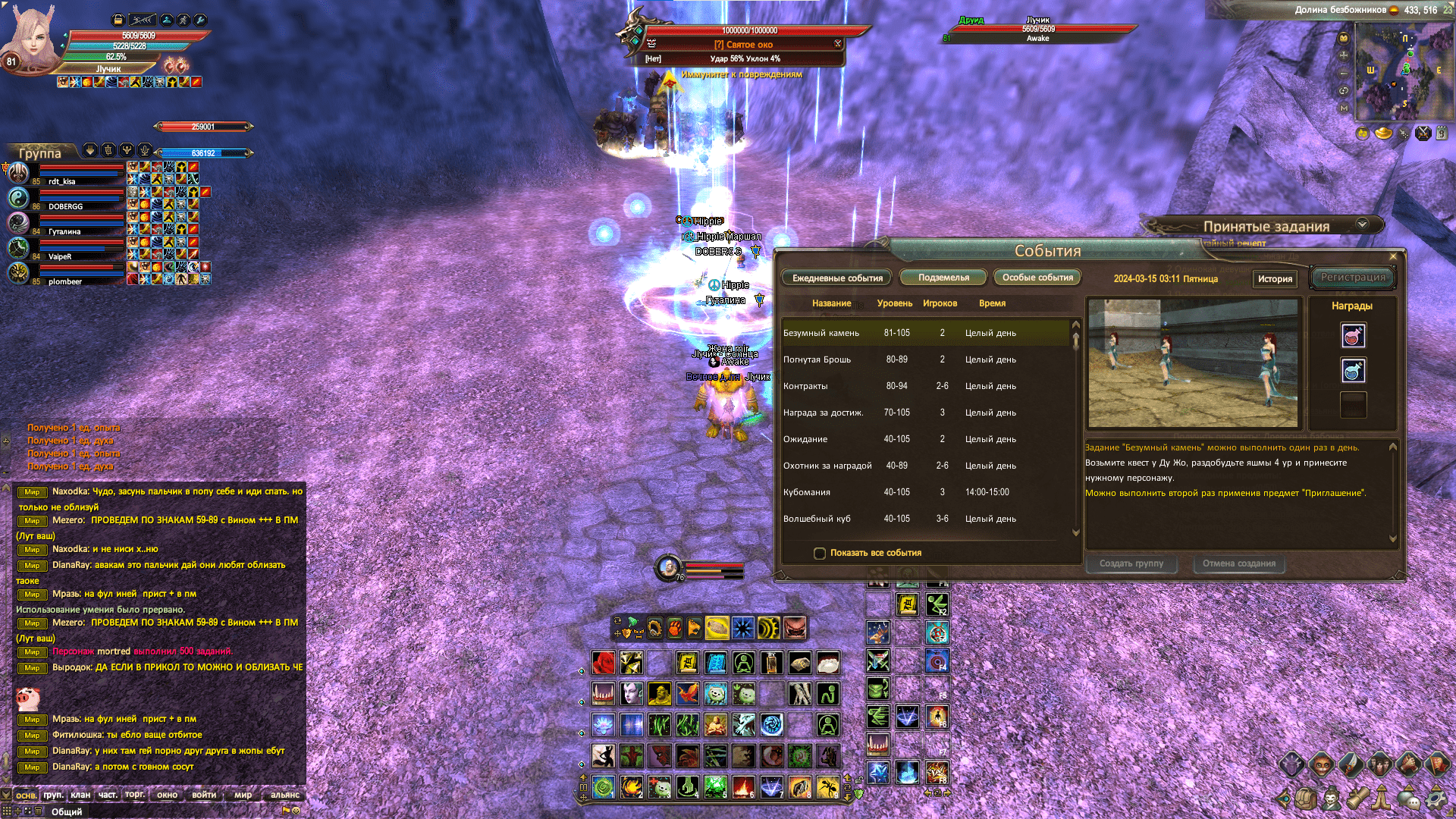Screen dimensions: 1456x819
Task: Select the crossed swords duel icon below minimap
Action: point(1423,132)
